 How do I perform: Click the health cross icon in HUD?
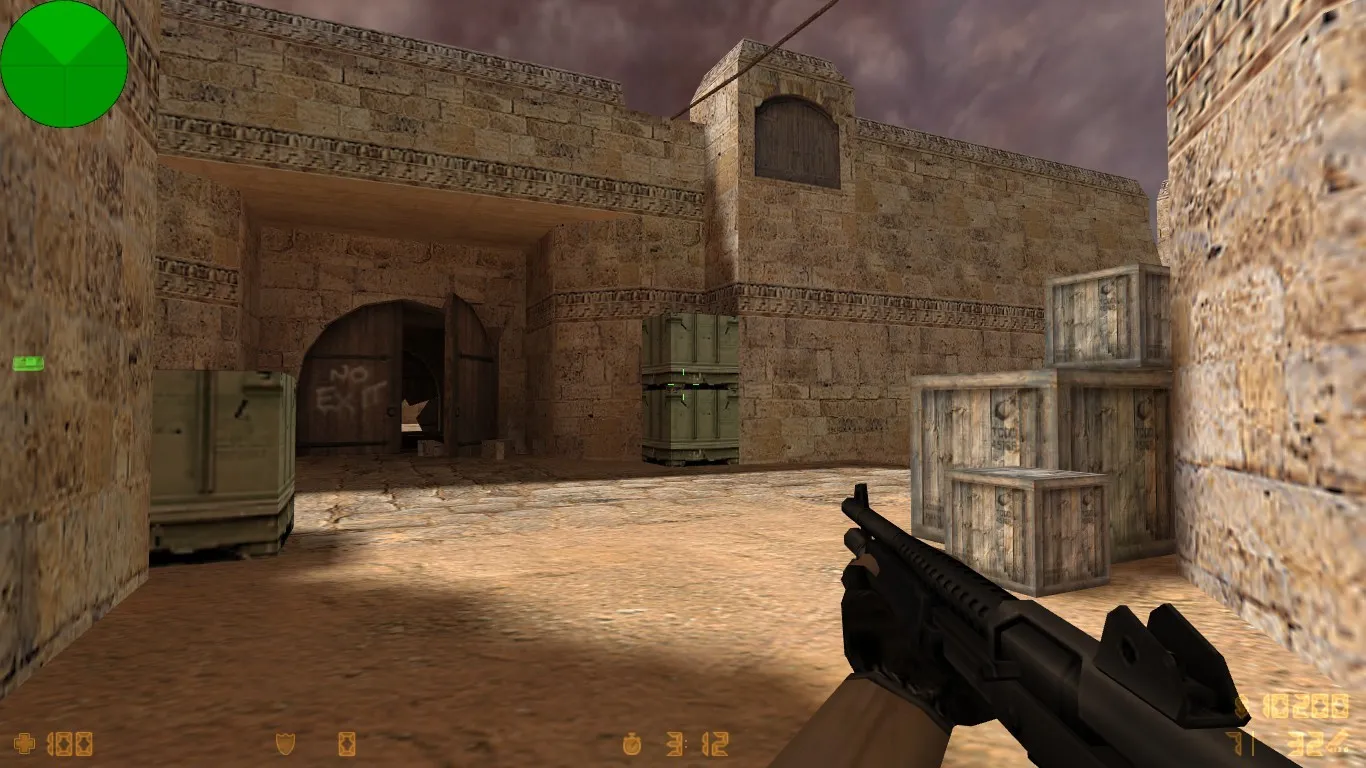point(23,744)
